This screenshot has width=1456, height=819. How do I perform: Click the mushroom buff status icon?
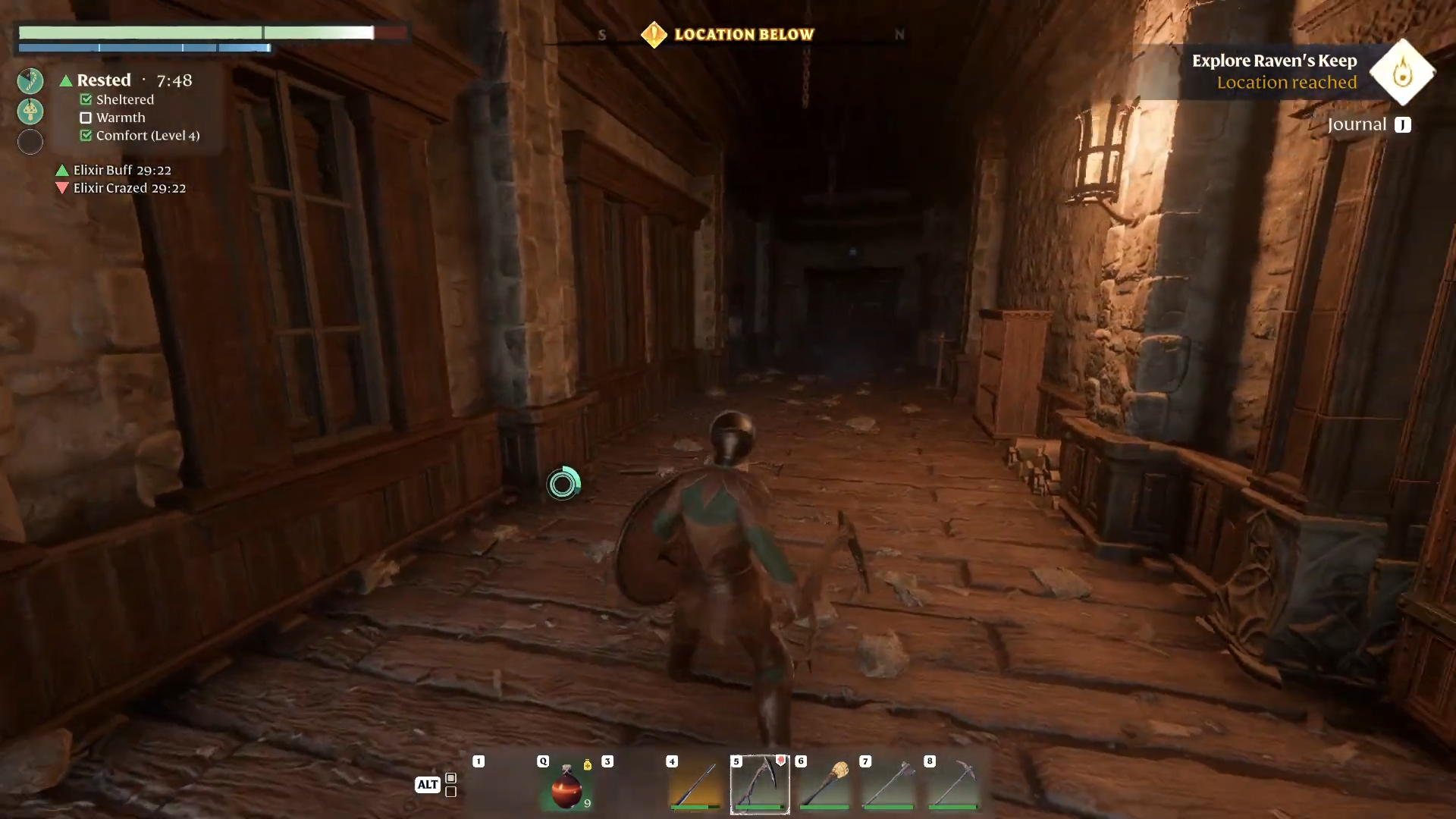pos(30,111)
